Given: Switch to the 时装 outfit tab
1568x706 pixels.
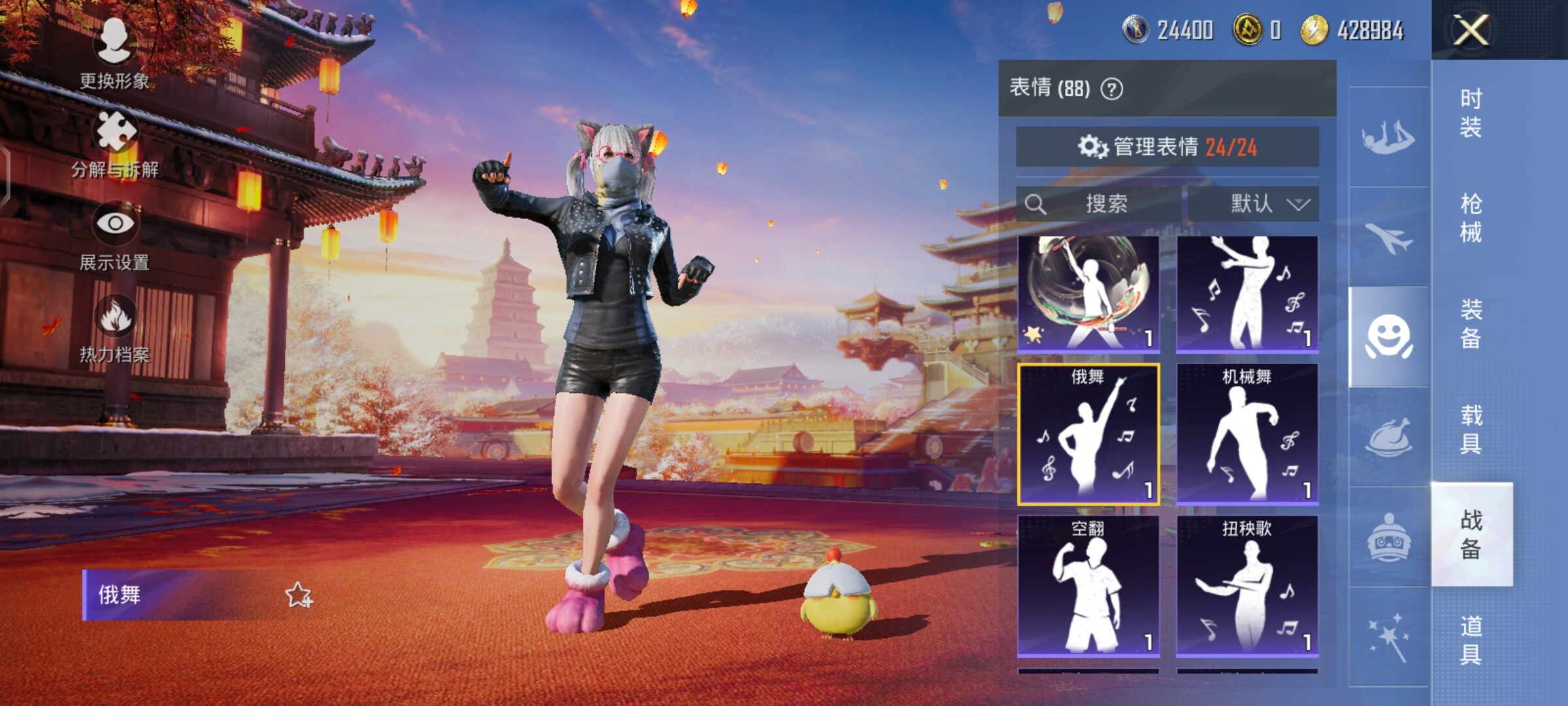Looking at the screenshot, I should point(1471,112).
